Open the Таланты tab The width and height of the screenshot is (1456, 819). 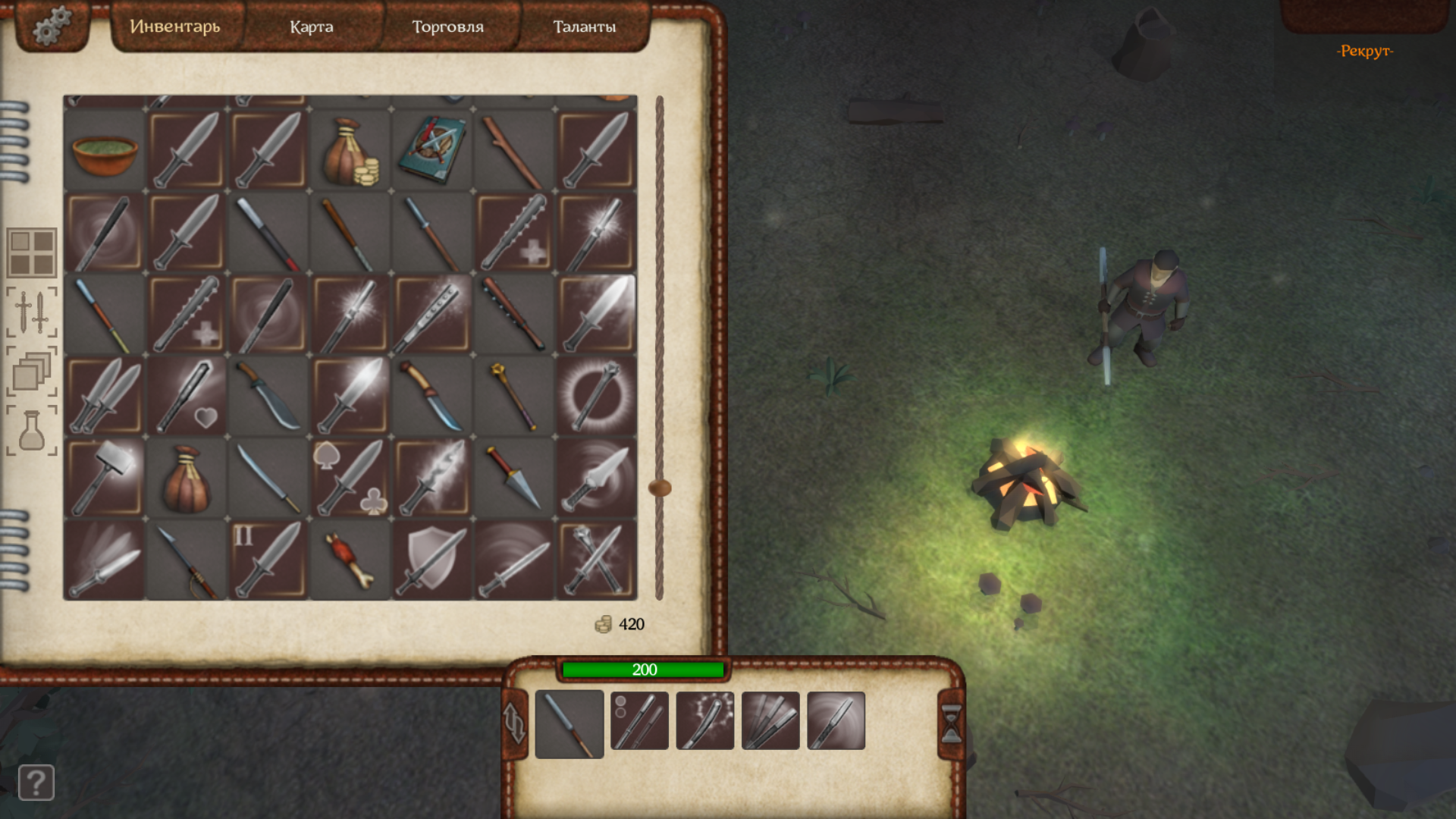[584, 27]
